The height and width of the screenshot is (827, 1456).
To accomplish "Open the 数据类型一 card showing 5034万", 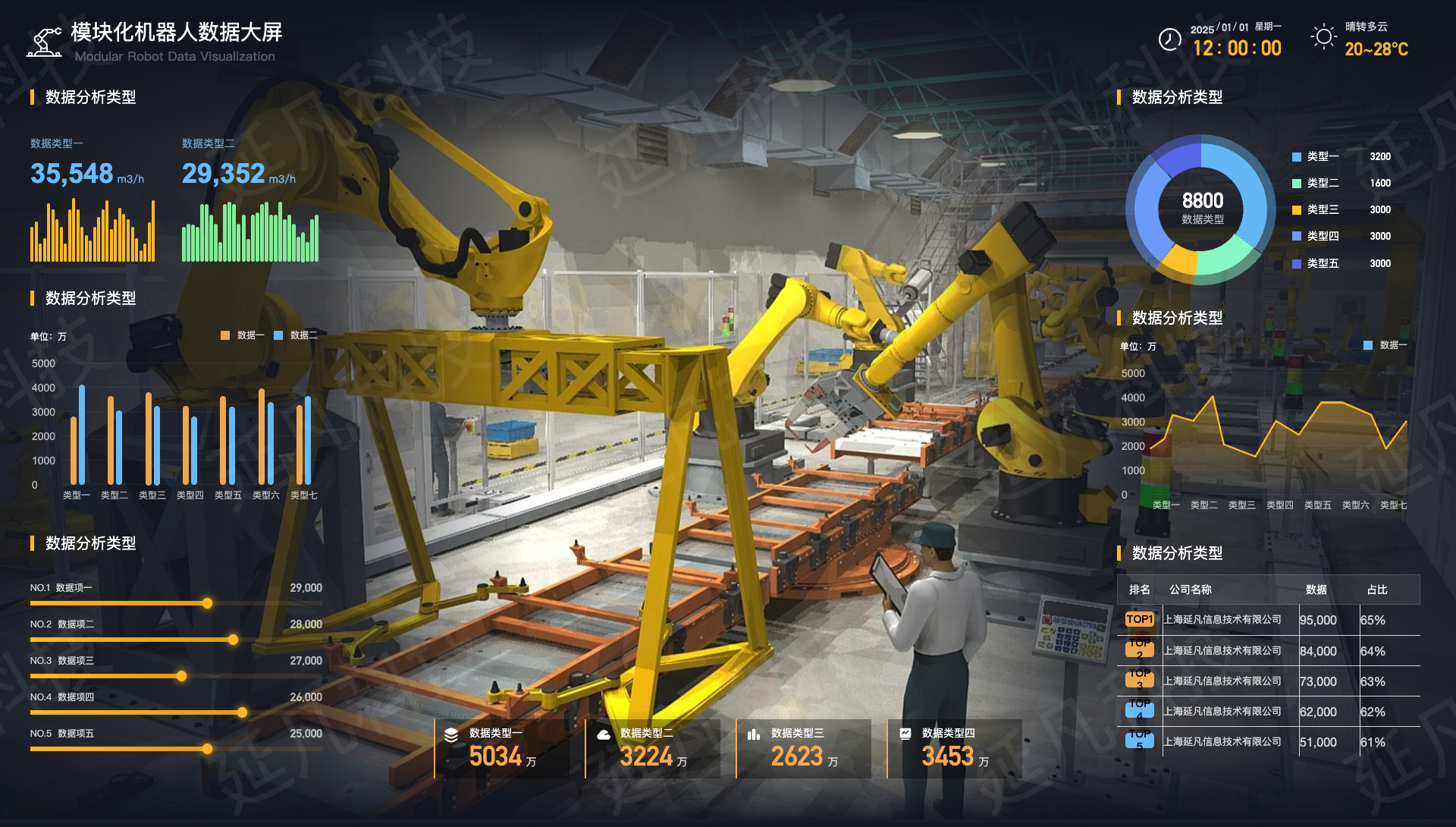I will [x=502, y=749].
